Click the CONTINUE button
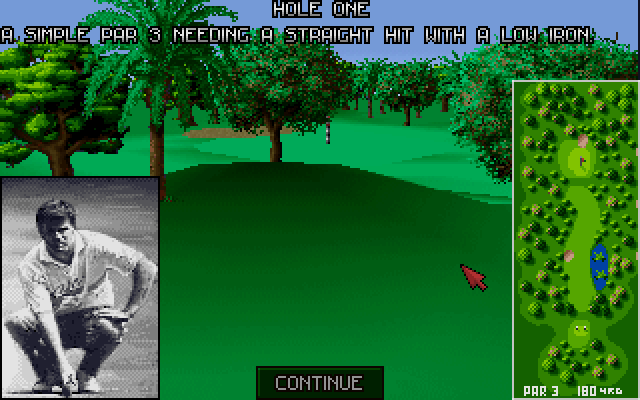 point(318,382)
